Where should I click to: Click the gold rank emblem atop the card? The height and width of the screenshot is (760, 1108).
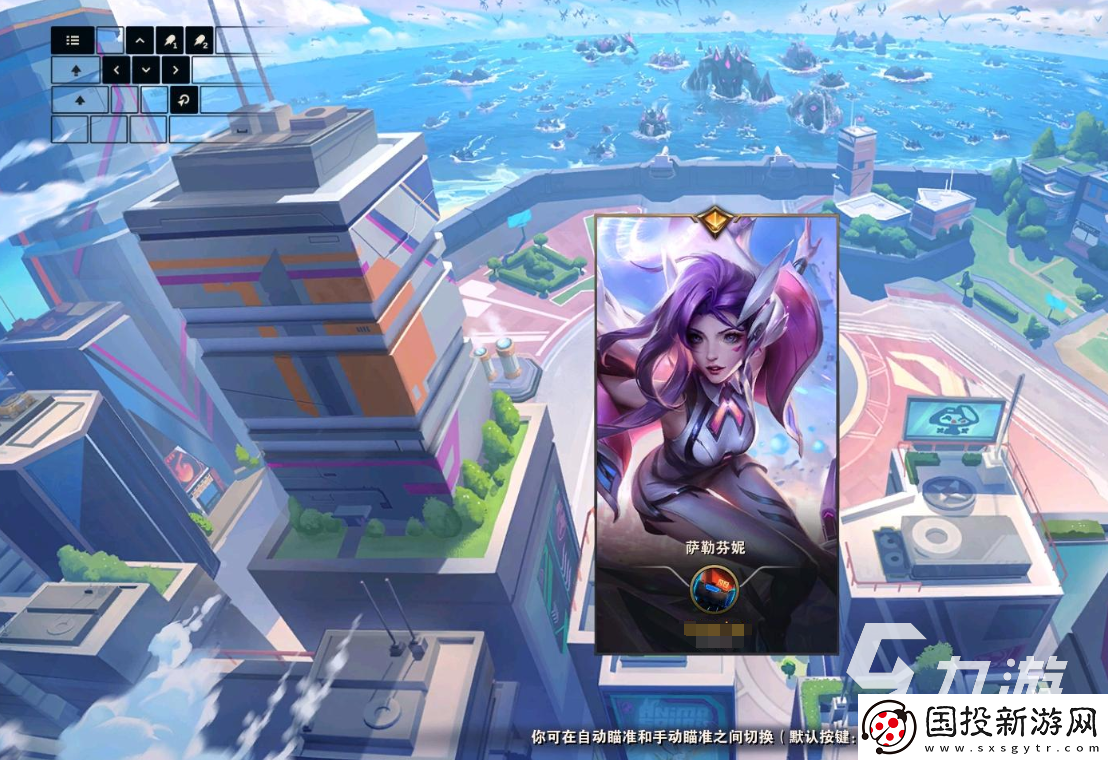(x=716, y=220)
